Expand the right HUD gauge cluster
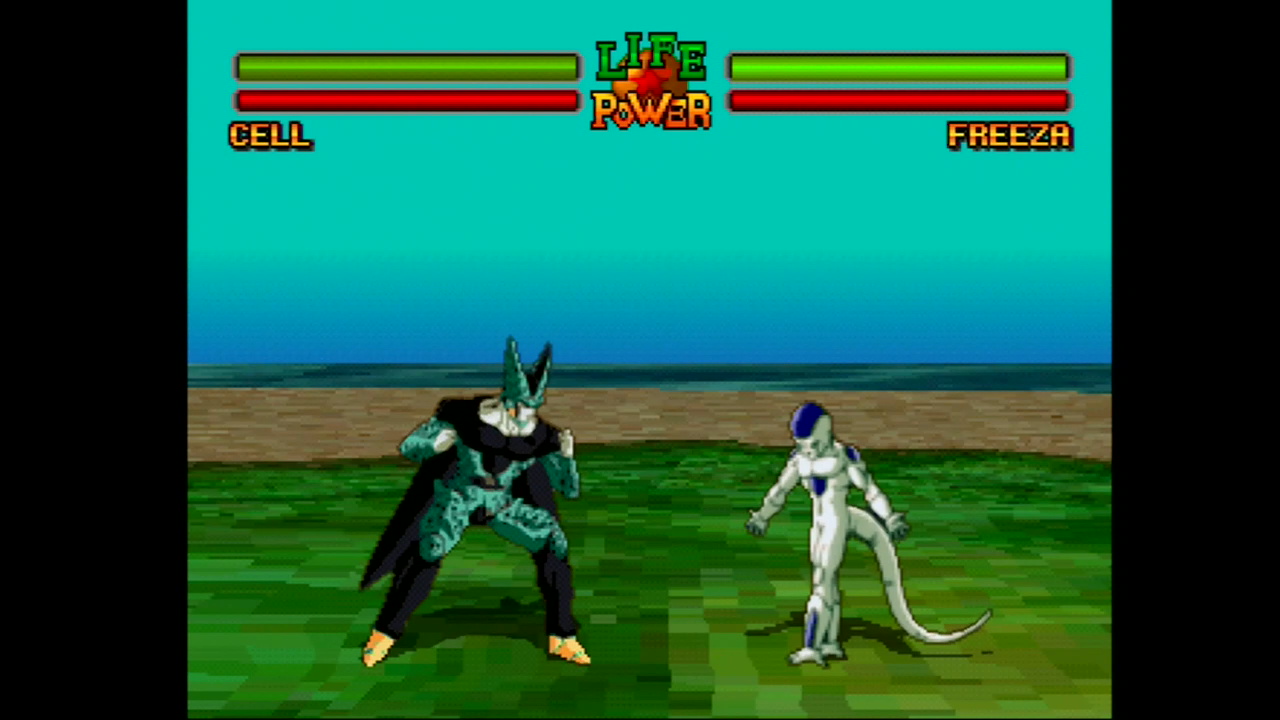Image resolution: width=1280 pixels, height=720 pixels. coord(898,83)
